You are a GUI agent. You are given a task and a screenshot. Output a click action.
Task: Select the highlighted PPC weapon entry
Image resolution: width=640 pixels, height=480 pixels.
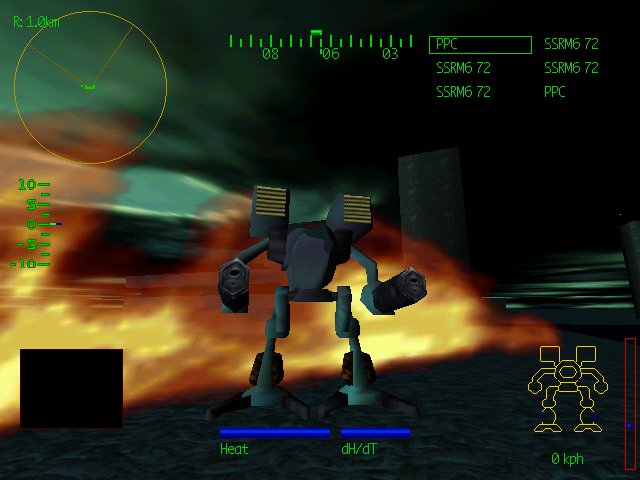click(480, 45)
